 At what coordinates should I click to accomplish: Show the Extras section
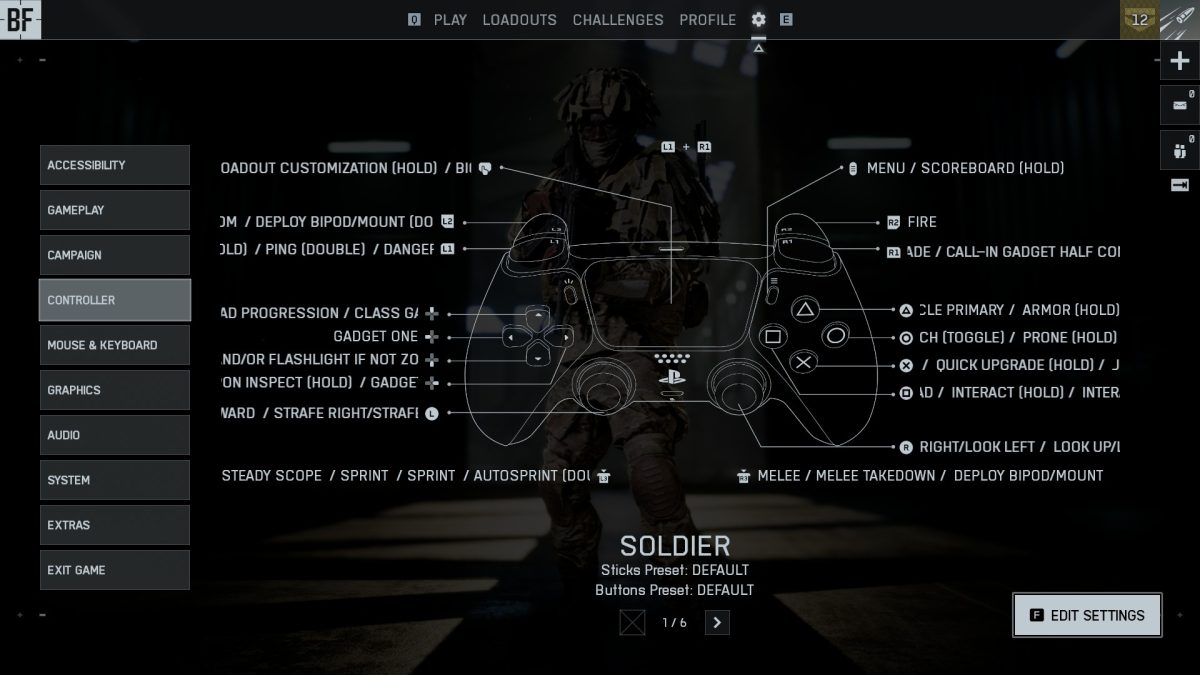[114, 525]
